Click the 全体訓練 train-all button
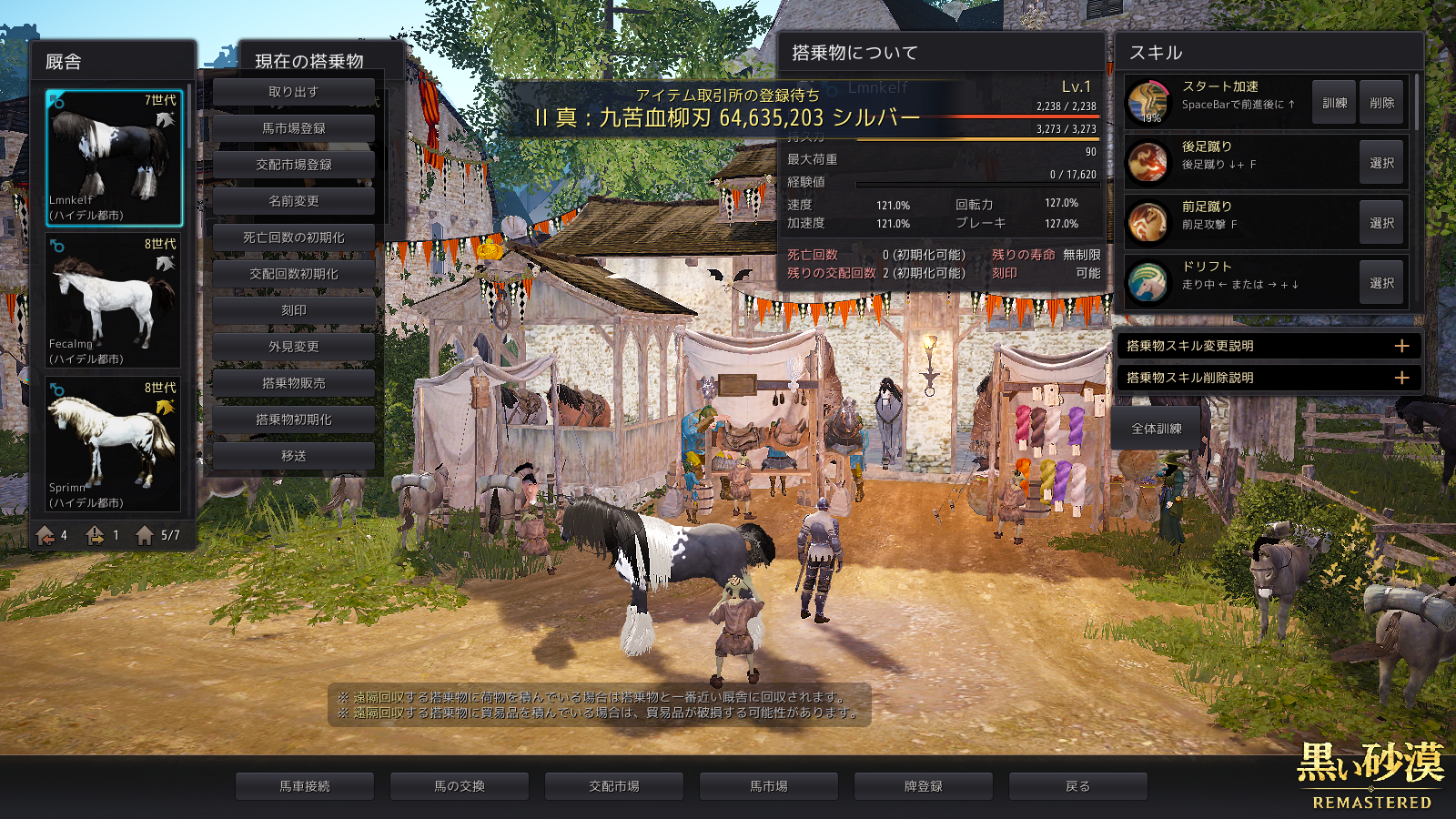 (x=1157, y=429)
